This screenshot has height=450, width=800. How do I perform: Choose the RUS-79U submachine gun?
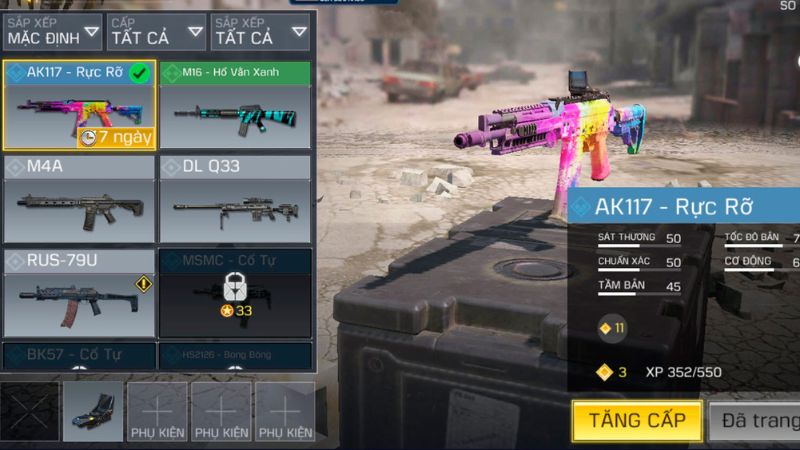click(x=79, y=293)
